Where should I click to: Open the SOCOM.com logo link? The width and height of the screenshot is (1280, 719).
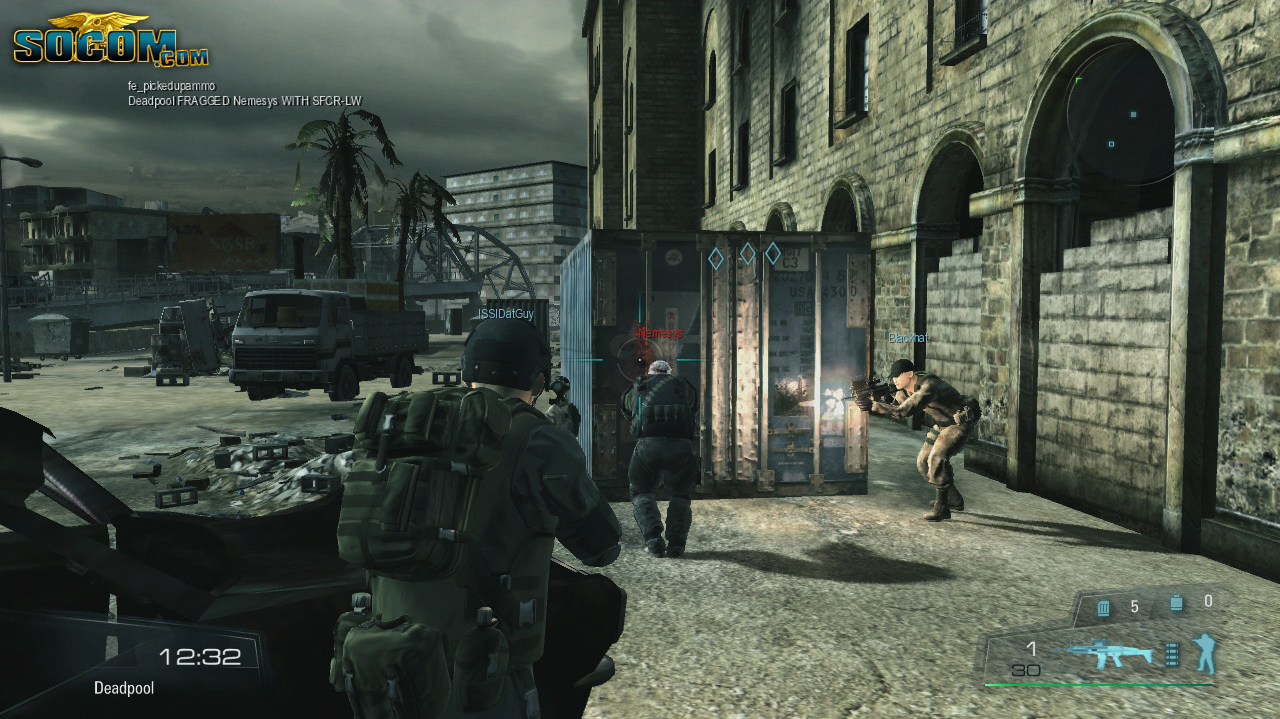coord(110,42)
